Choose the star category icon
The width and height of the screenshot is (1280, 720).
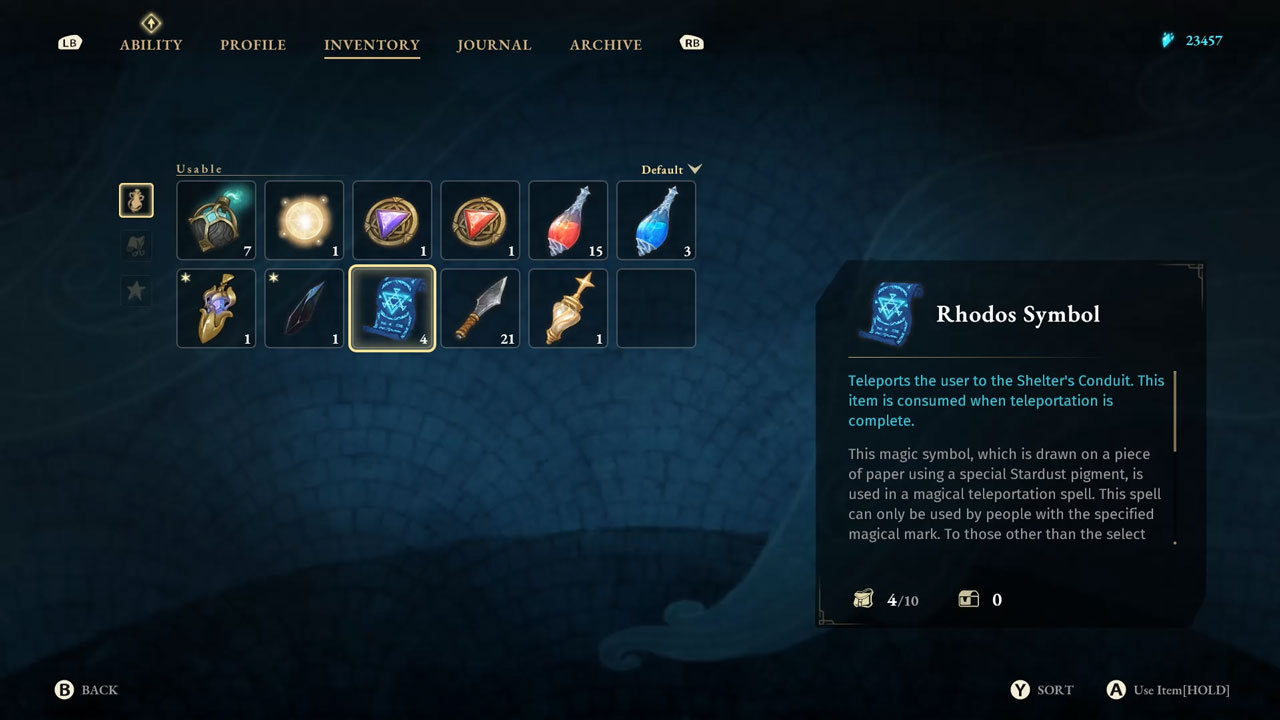coord(136,292)
